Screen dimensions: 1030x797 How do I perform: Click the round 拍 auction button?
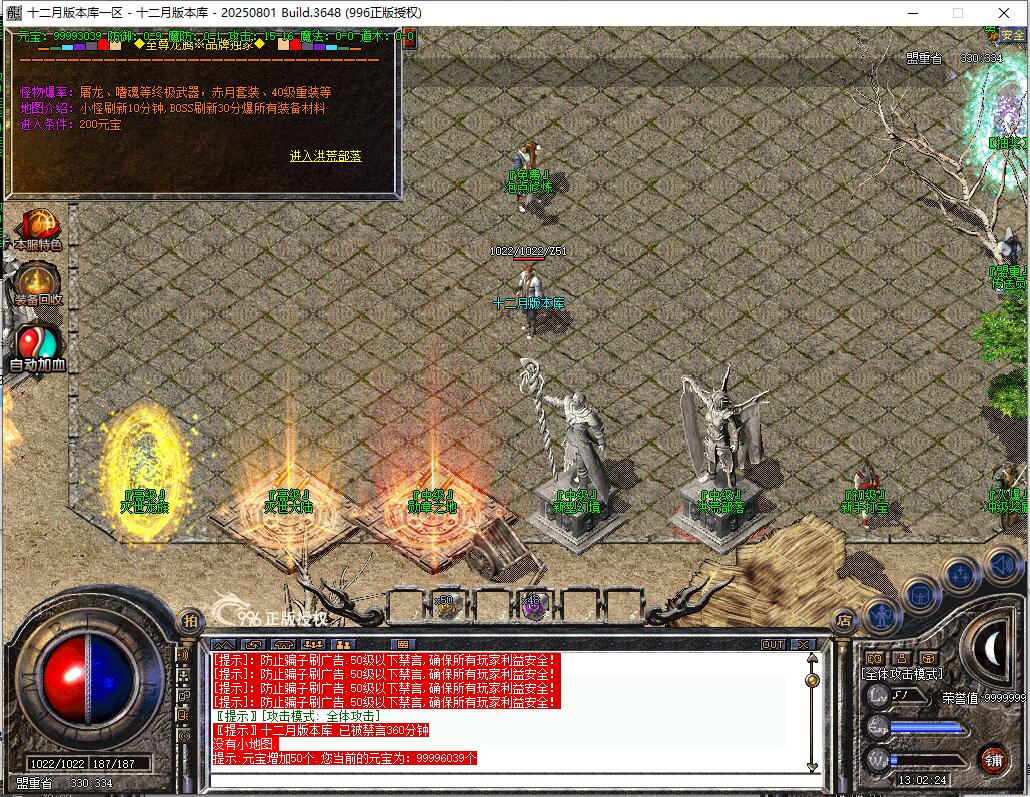click(x=189, y=621)
